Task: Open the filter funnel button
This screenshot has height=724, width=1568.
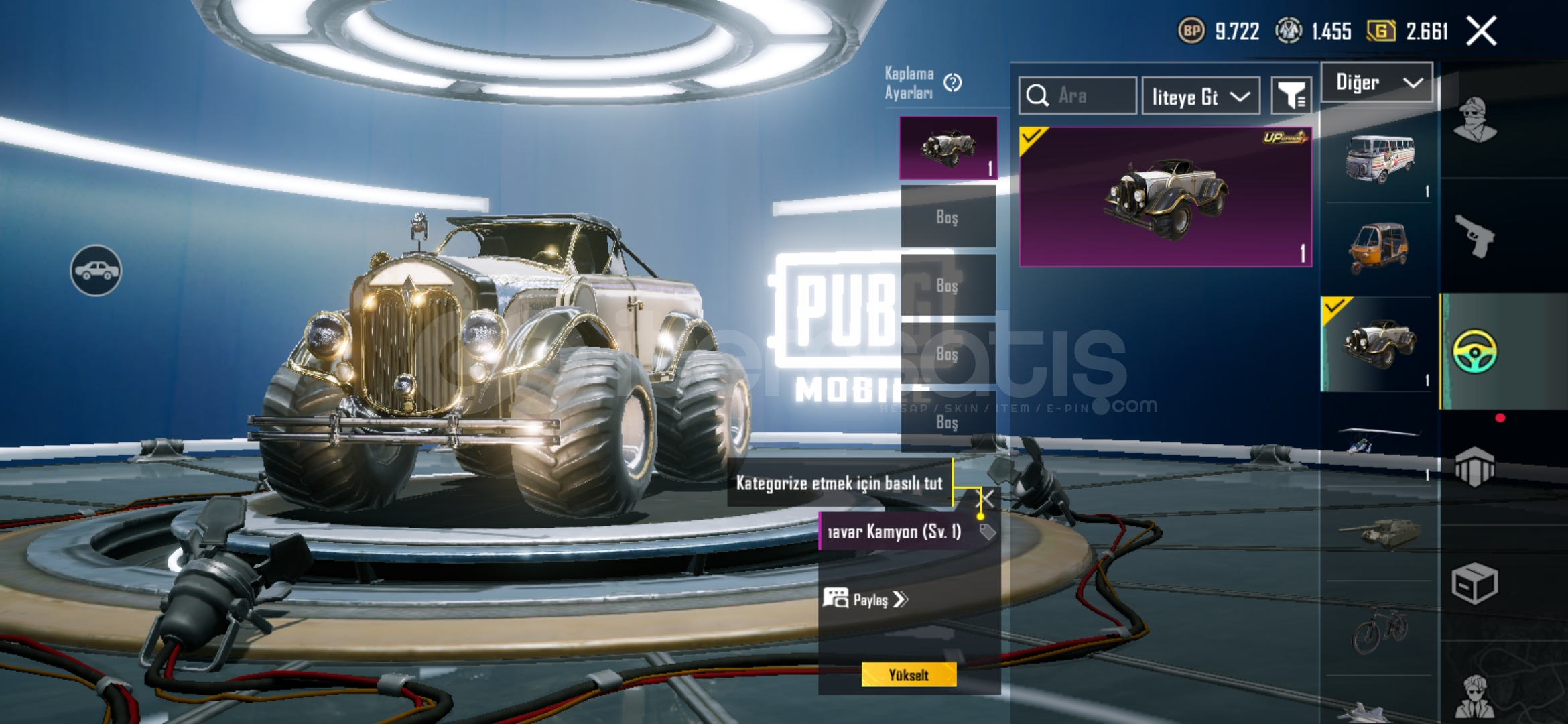Action: [1291, 96]
